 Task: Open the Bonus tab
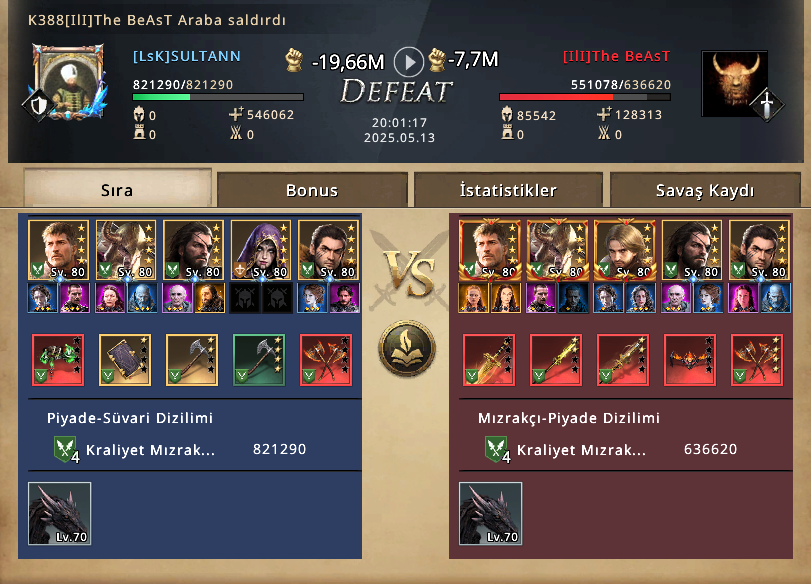[x=312, y=189]
